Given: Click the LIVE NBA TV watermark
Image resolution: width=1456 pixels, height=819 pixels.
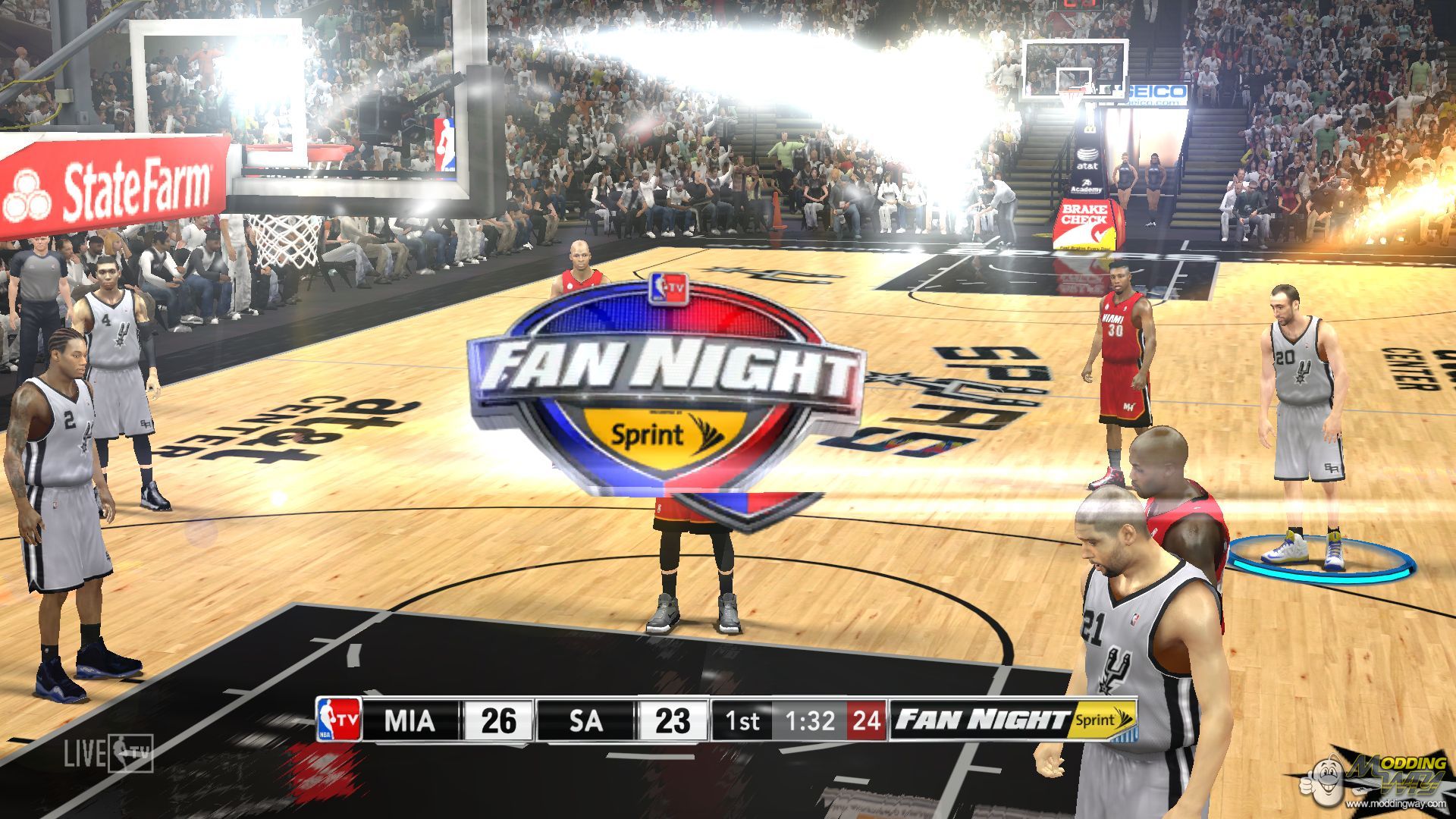Looking at the screenshot, I should 108,753.
